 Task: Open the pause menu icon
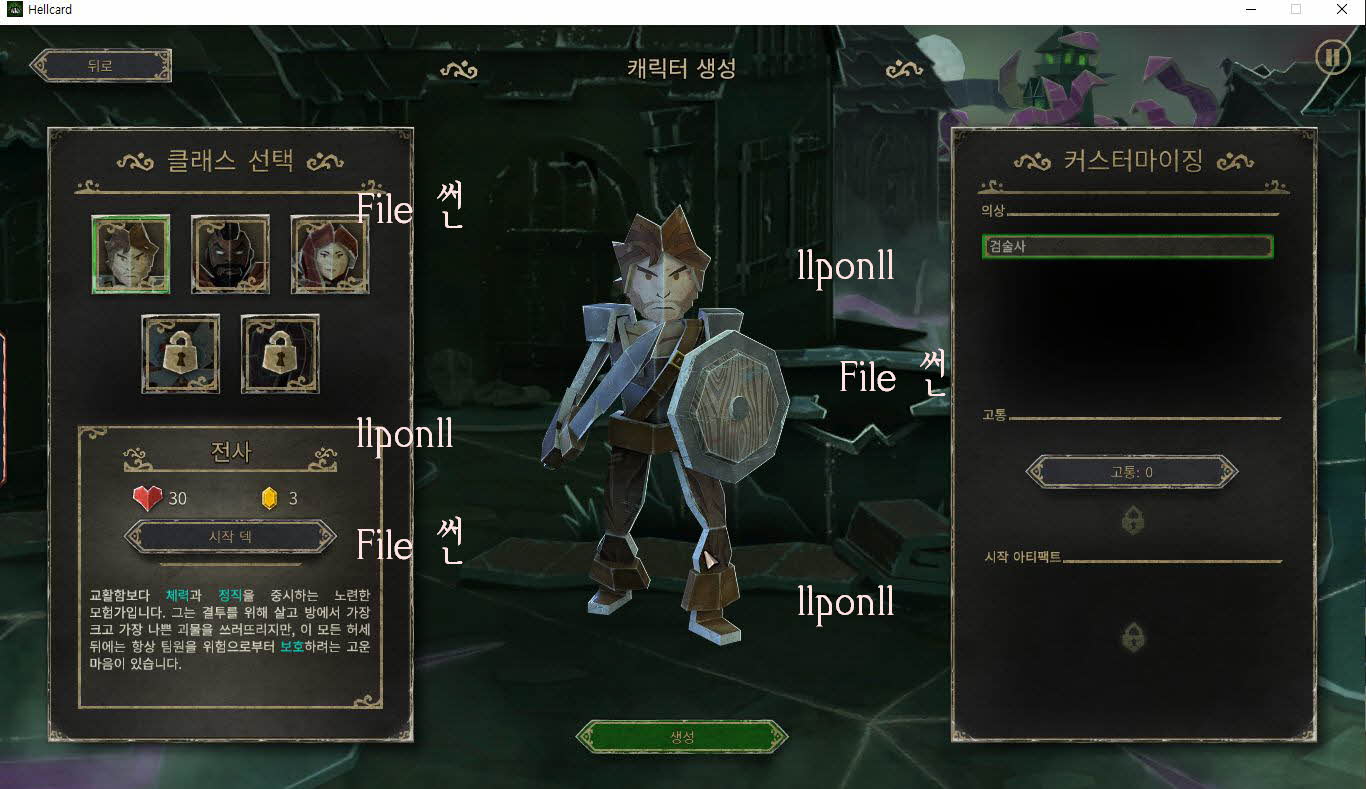point(1332,57)
